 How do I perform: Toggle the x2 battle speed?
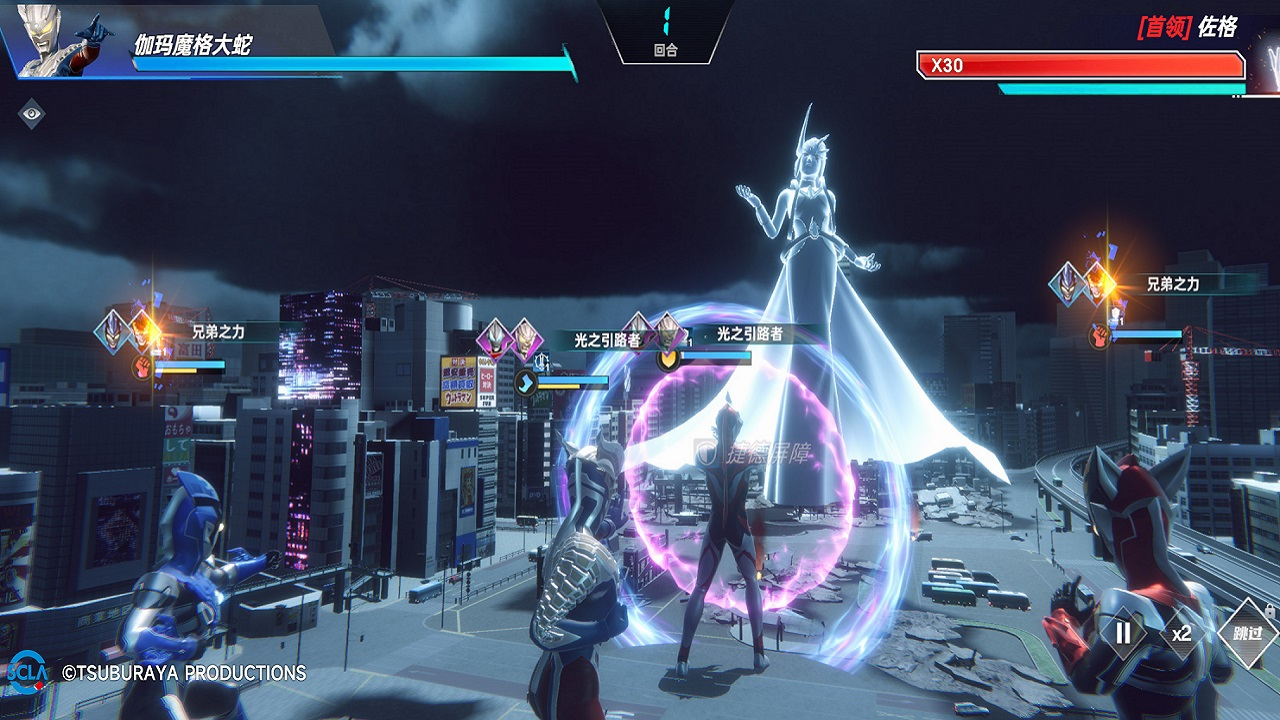(x=1182, y=633)
